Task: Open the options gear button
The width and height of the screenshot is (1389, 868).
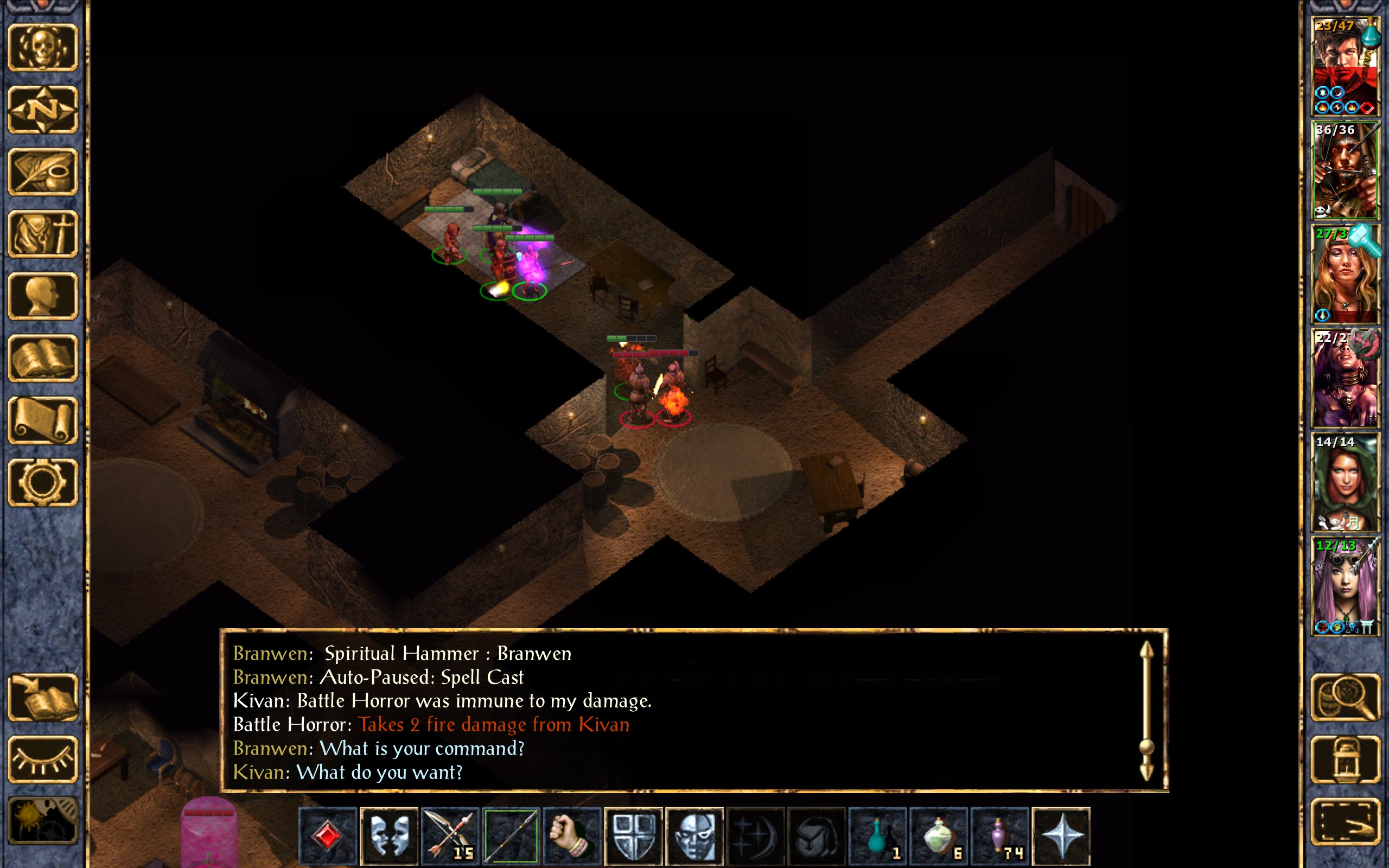Action: click(43, 482)
